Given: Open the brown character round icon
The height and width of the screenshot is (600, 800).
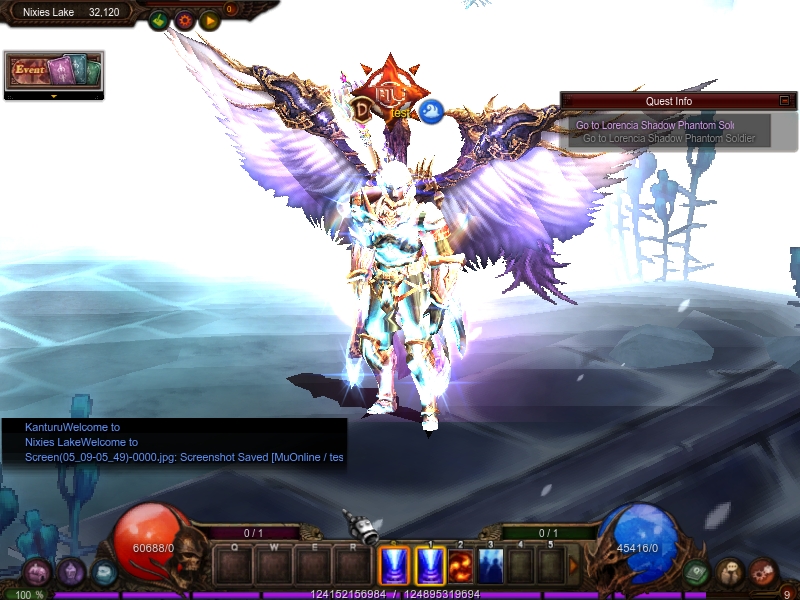Looking at the screenshot, I should 729,572.
